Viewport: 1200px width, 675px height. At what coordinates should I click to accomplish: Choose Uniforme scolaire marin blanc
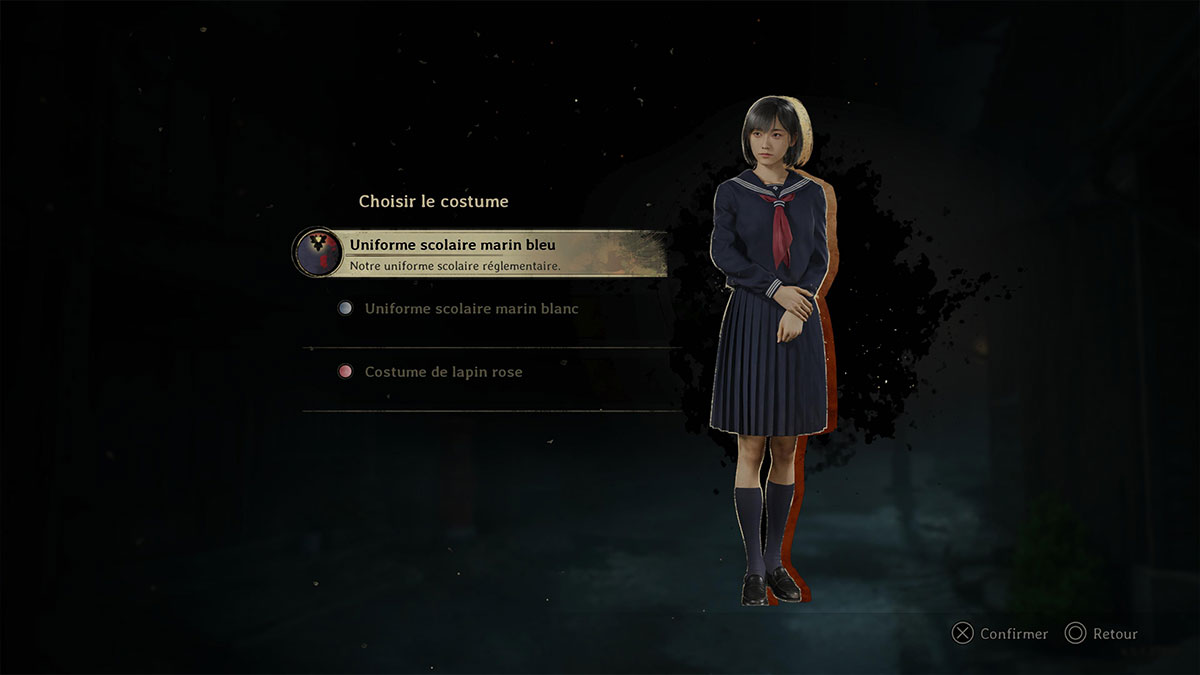[471, 309]
